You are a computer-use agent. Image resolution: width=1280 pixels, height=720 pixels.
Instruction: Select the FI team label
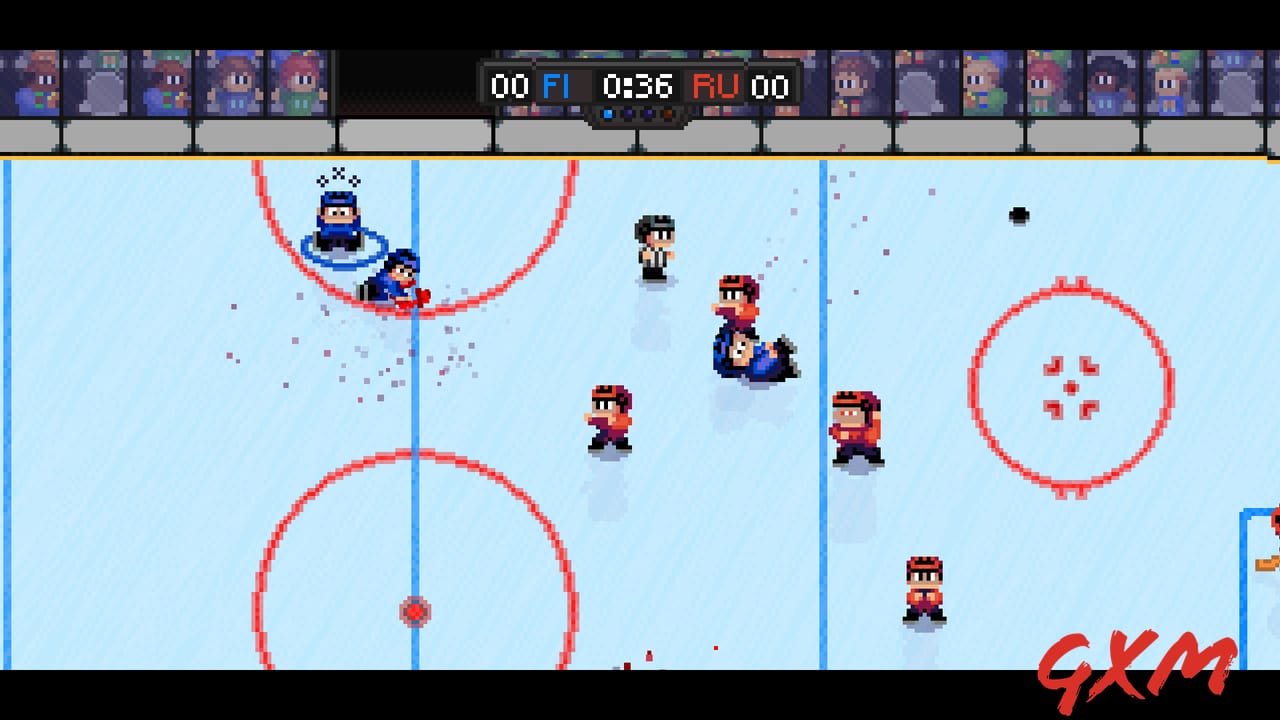[x=556, y=86]
